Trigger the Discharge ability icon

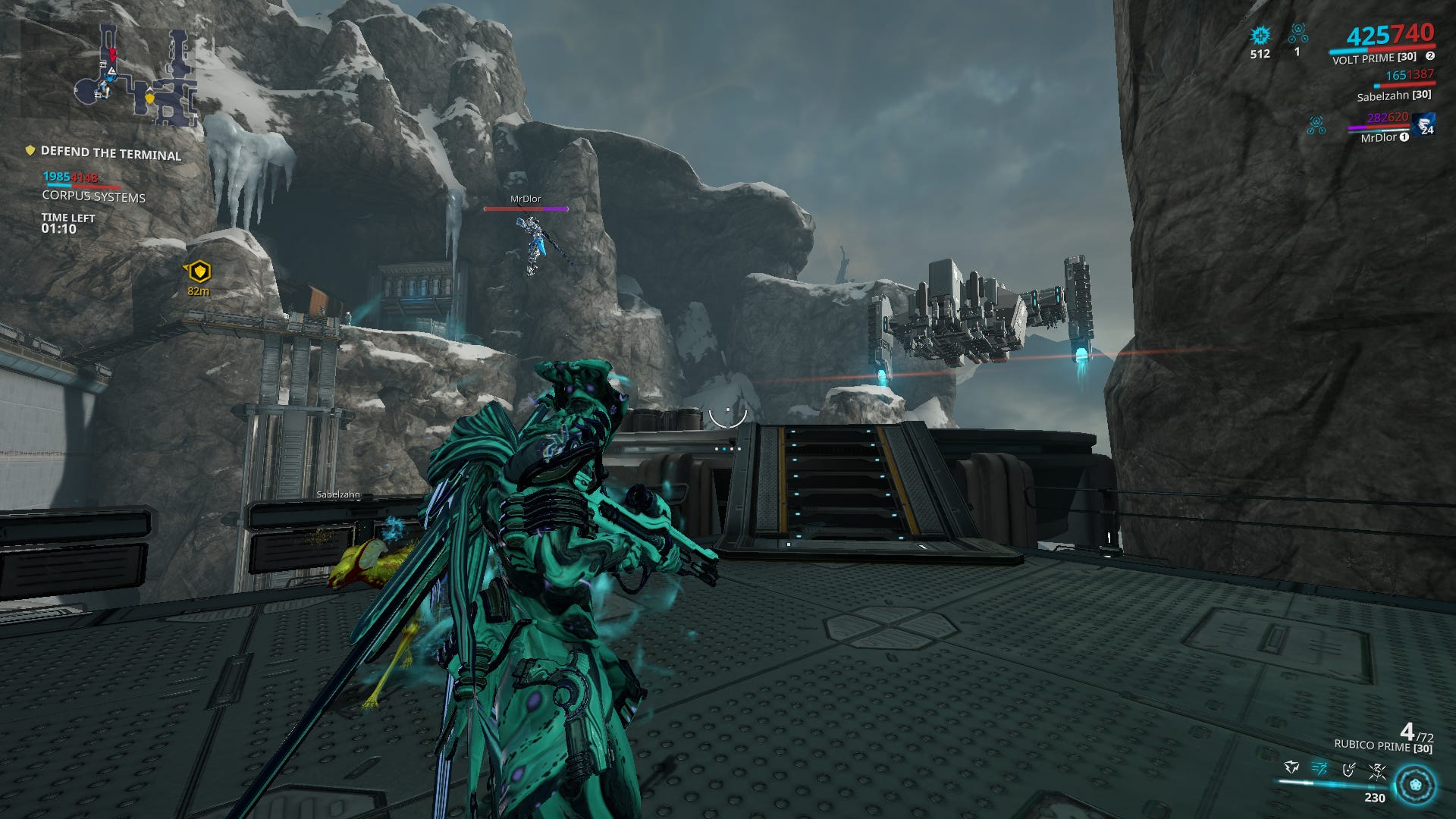[1377, 769]
